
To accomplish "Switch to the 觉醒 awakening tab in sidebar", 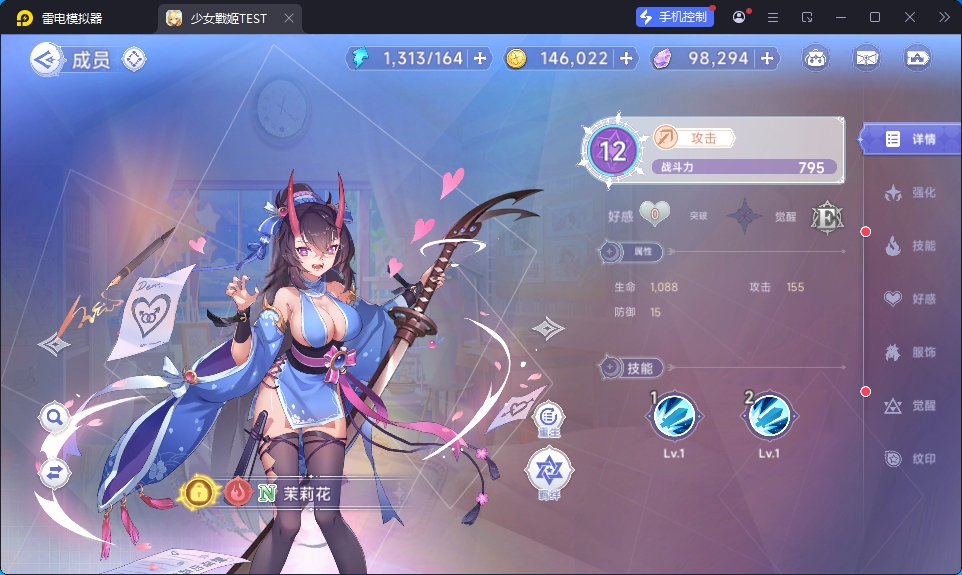I will 910,406.
